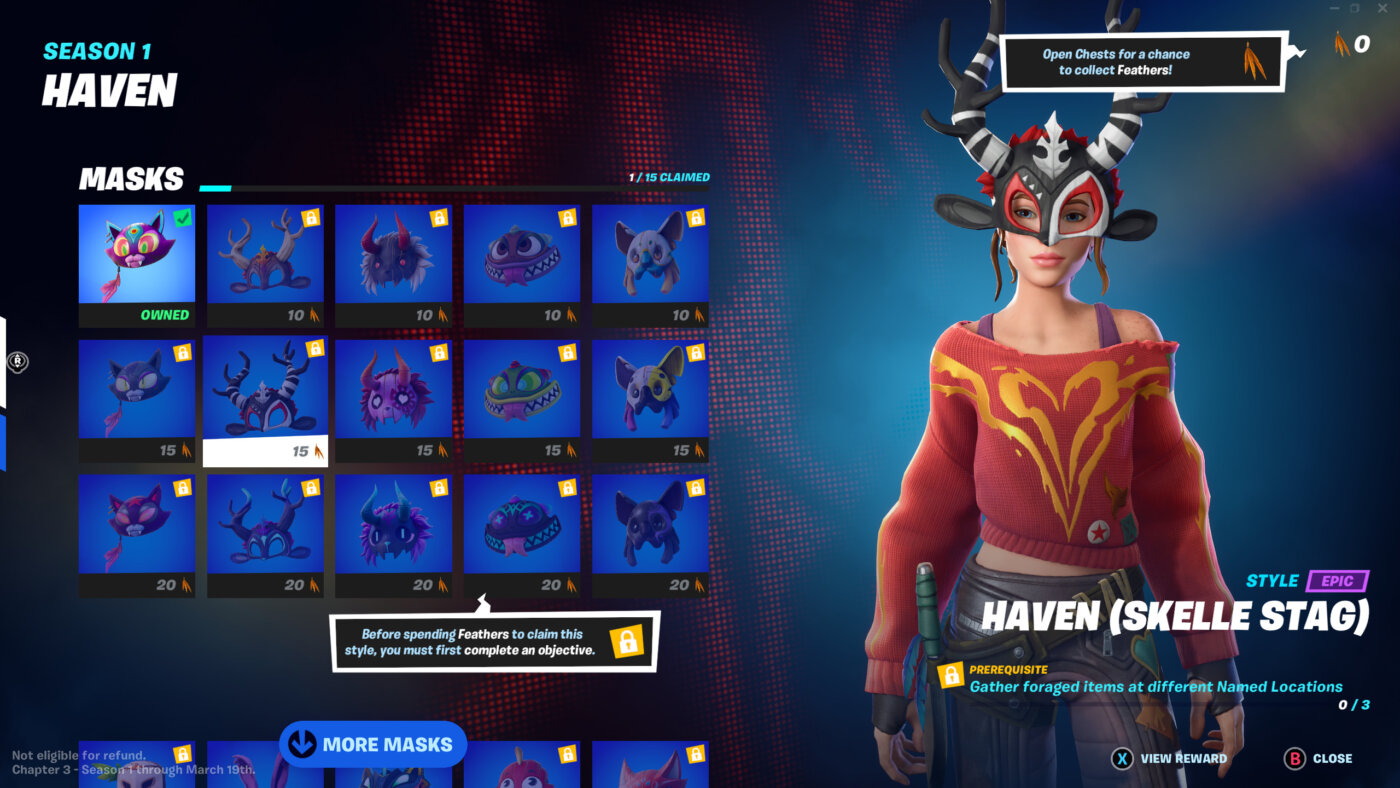Image resolution: width=1400 pixels, height=788 pixels.
Task: Select the 10-feather toothy fish mask
Action: pyautogui.click(x=521, y=255)
